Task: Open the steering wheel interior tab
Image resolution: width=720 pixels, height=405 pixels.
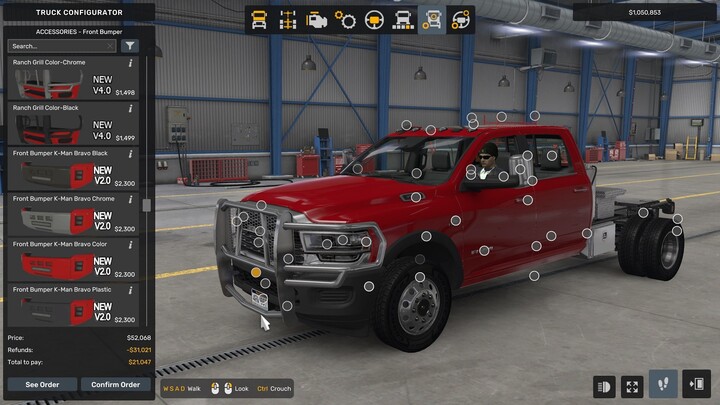Action: click(375, 19)
